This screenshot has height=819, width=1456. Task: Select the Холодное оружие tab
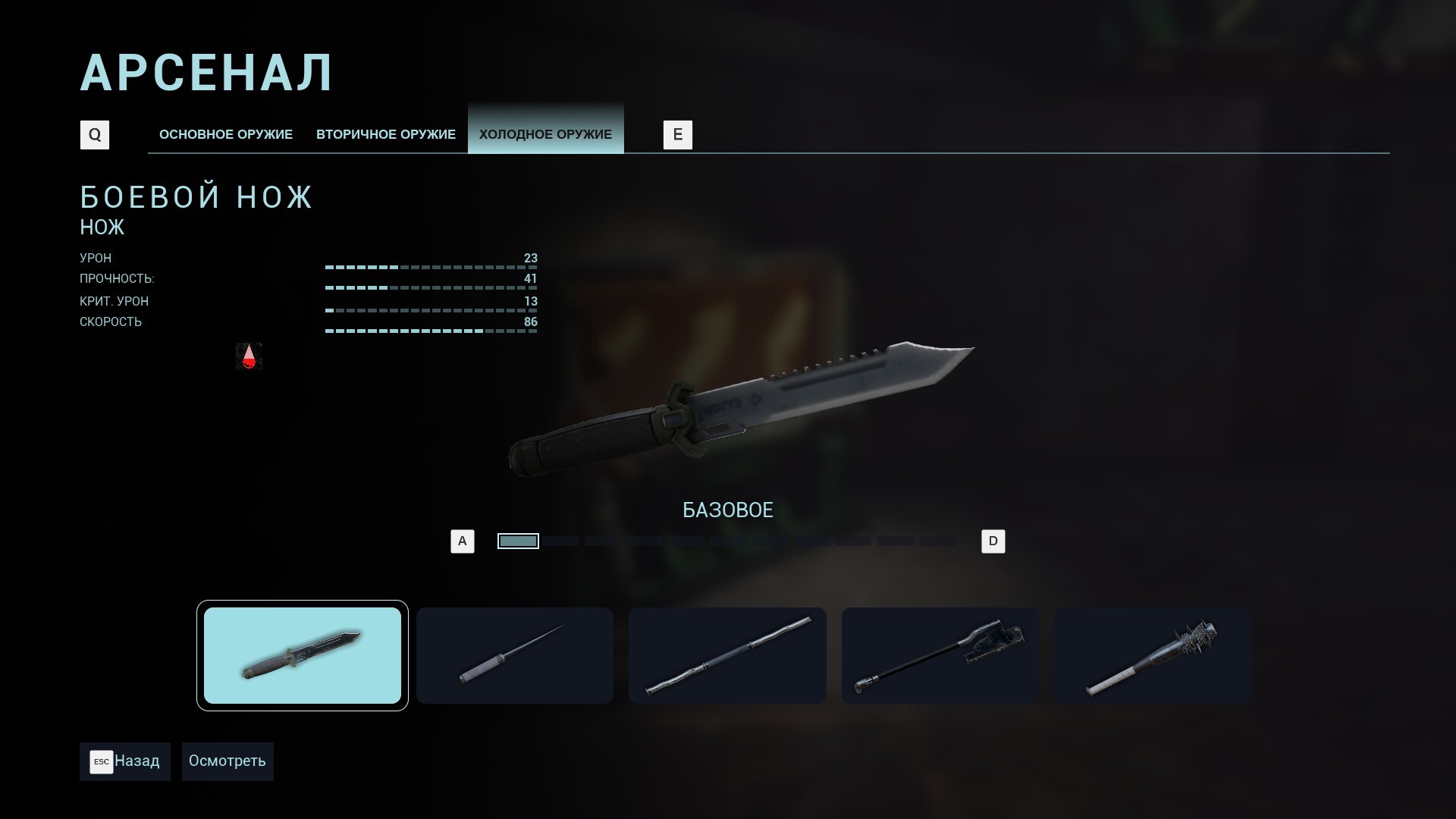545,134
